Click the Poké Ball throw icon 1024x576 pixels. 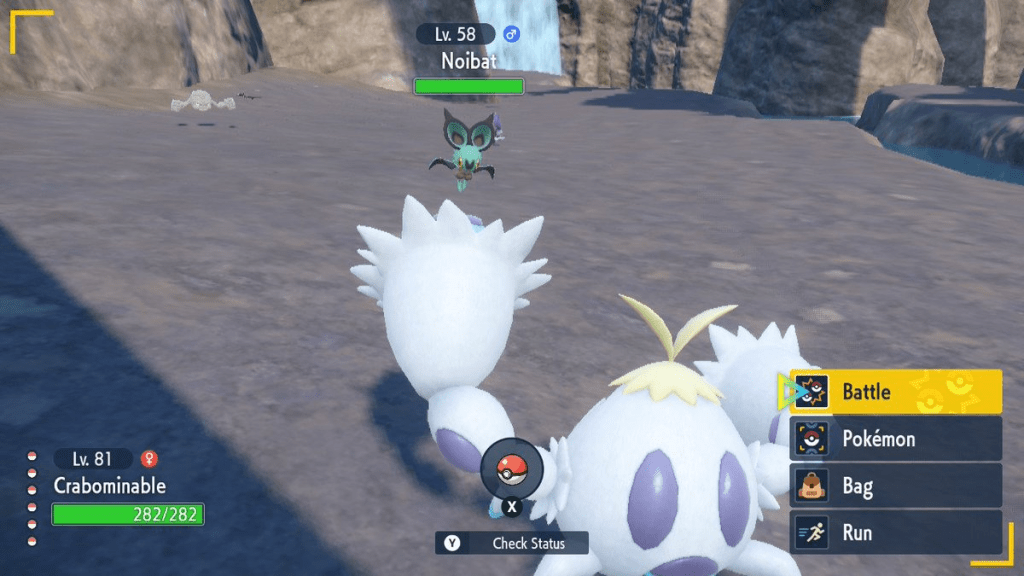pos(511,469)
